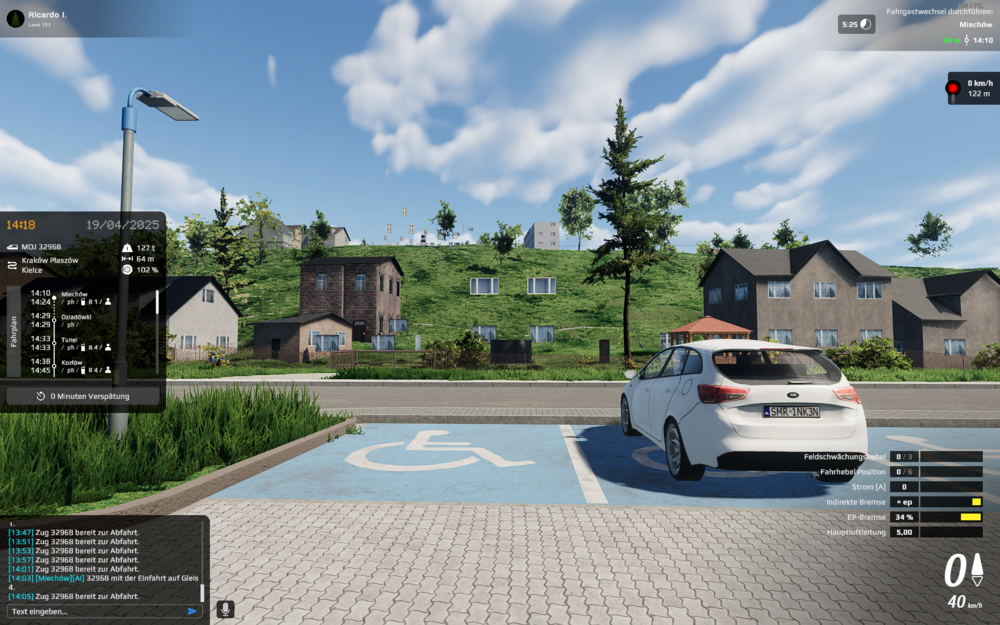1000x625 pixels.
Task: Click the 5:25 session timer badge
Action: pyautogui.click(x=856, y=24)
